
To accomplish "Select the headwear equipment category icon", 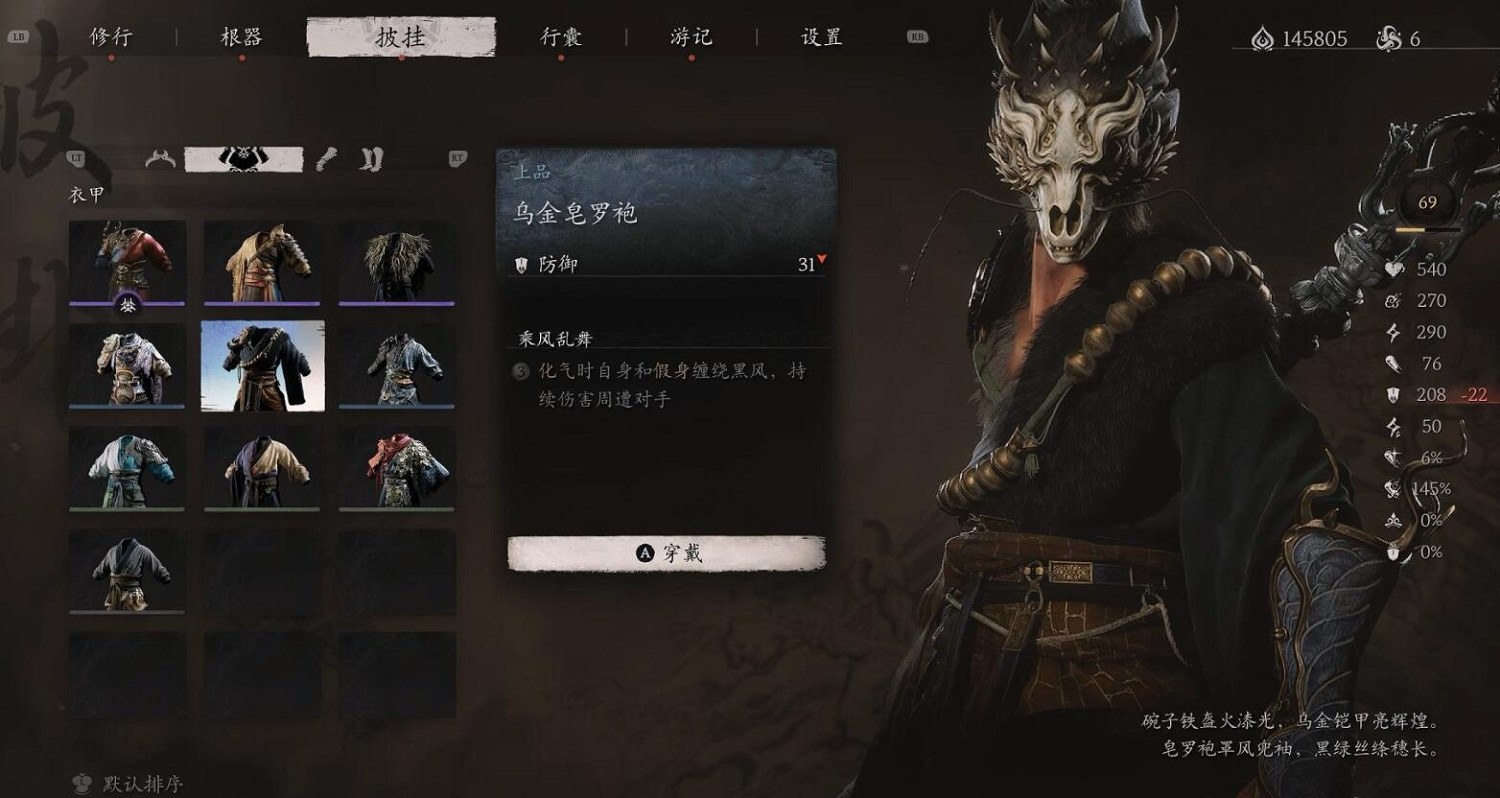I will coord(160,157).
